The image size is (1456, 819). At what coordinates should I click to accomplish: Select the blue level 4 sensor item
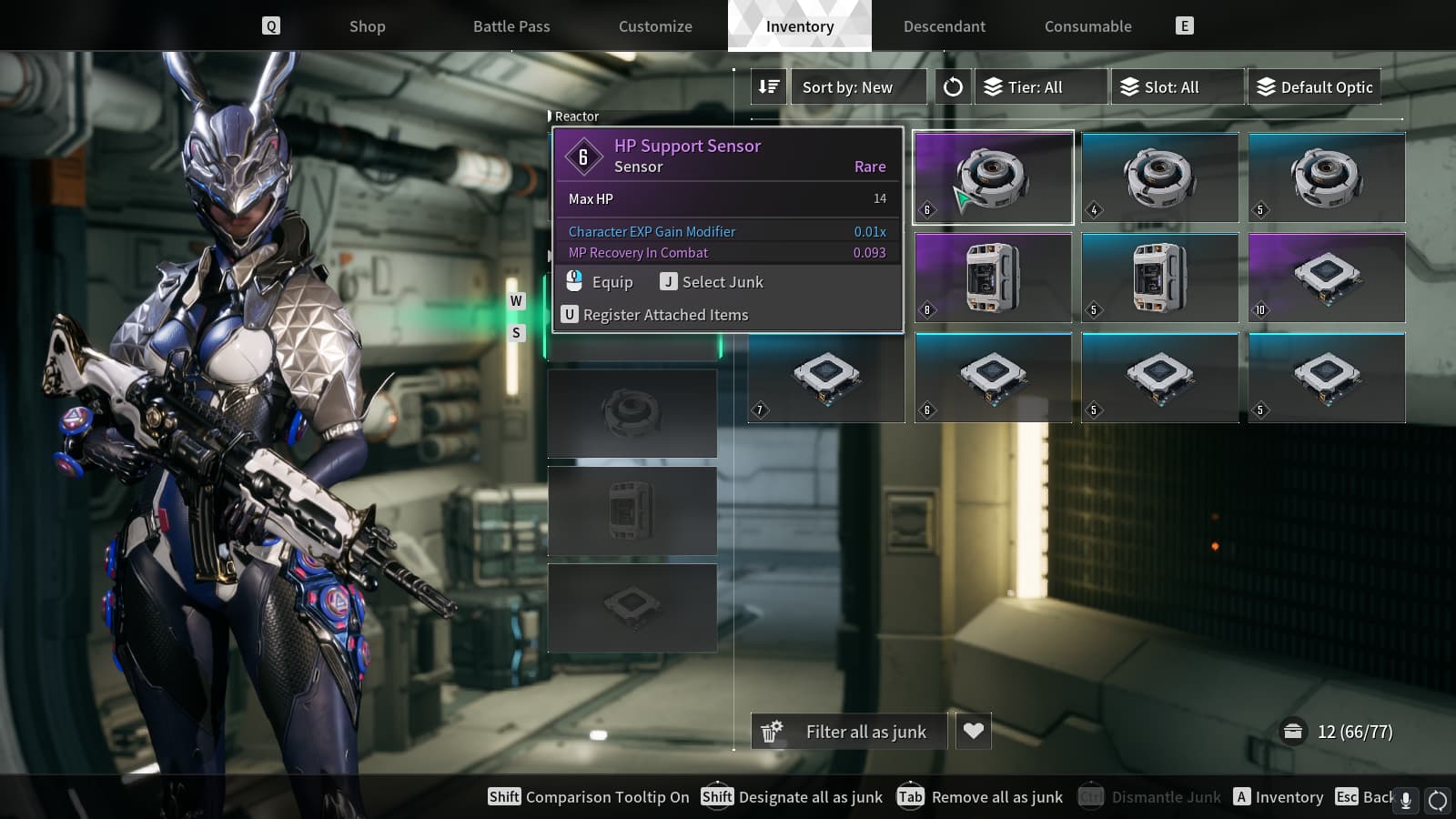pyautogui.click(x=1159, y=177)
